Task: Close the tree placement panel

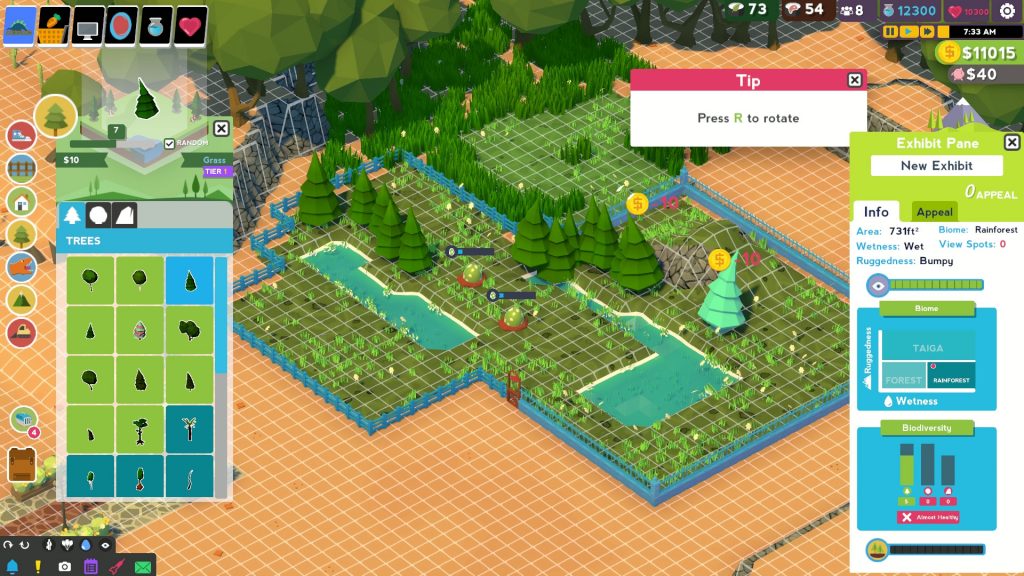Action: click(221, 128)
